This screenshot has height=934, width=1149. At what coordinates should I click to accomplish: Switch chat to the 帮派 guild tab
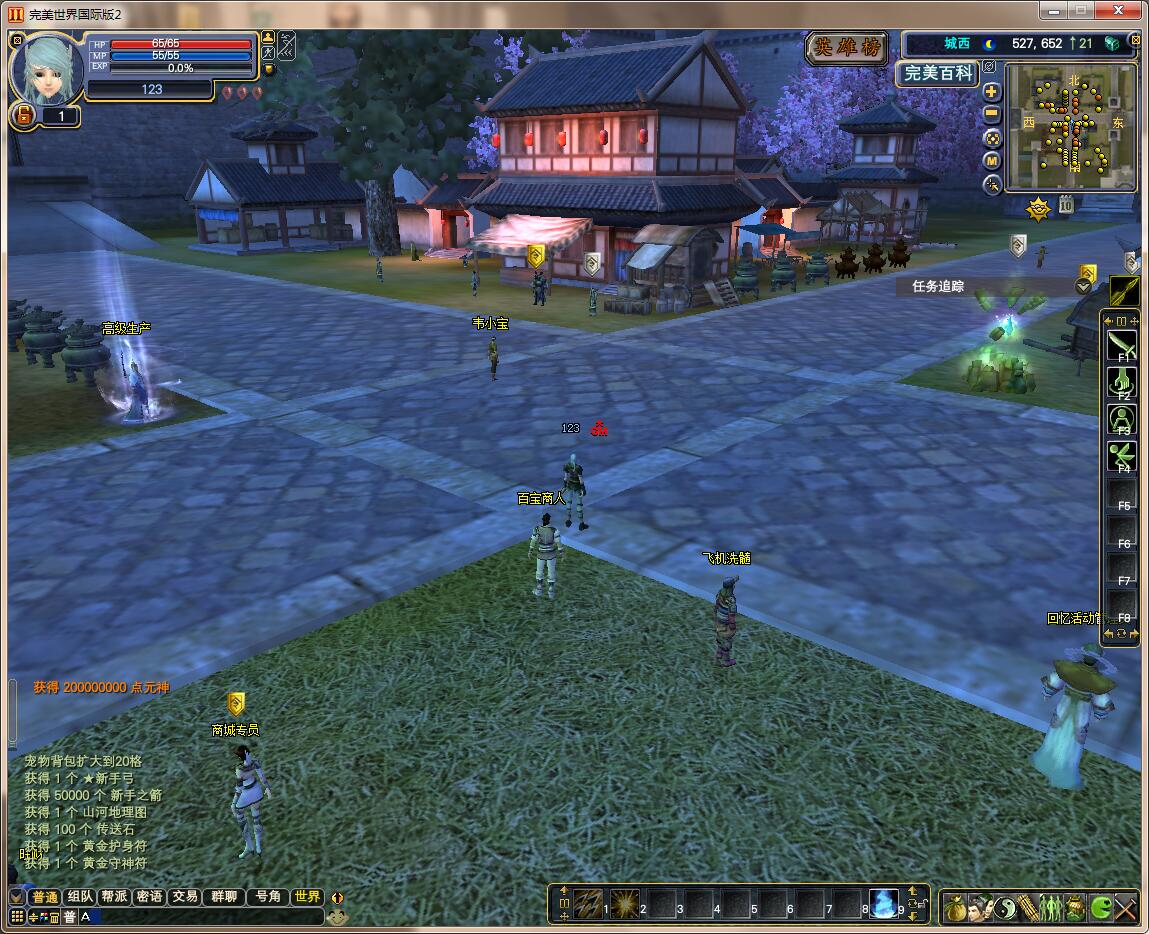click(115, 897)
